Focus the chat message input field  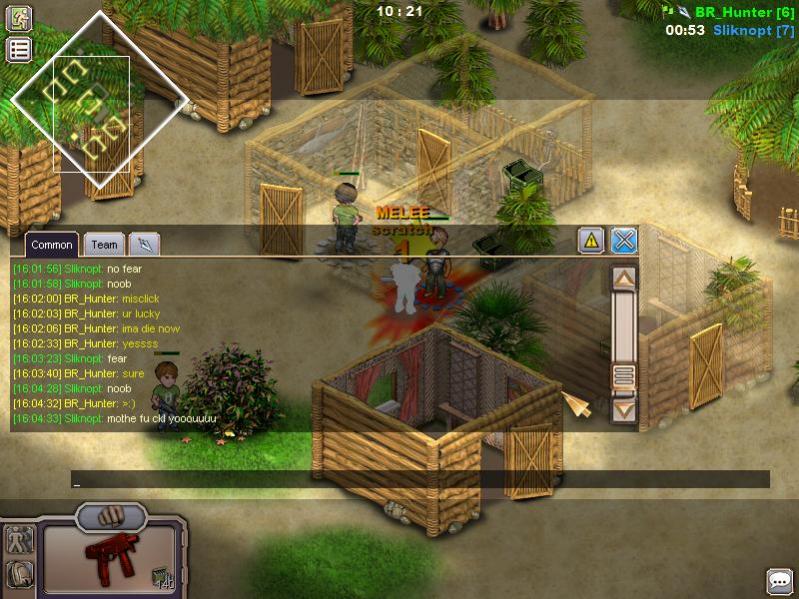(x=420, y=480)
